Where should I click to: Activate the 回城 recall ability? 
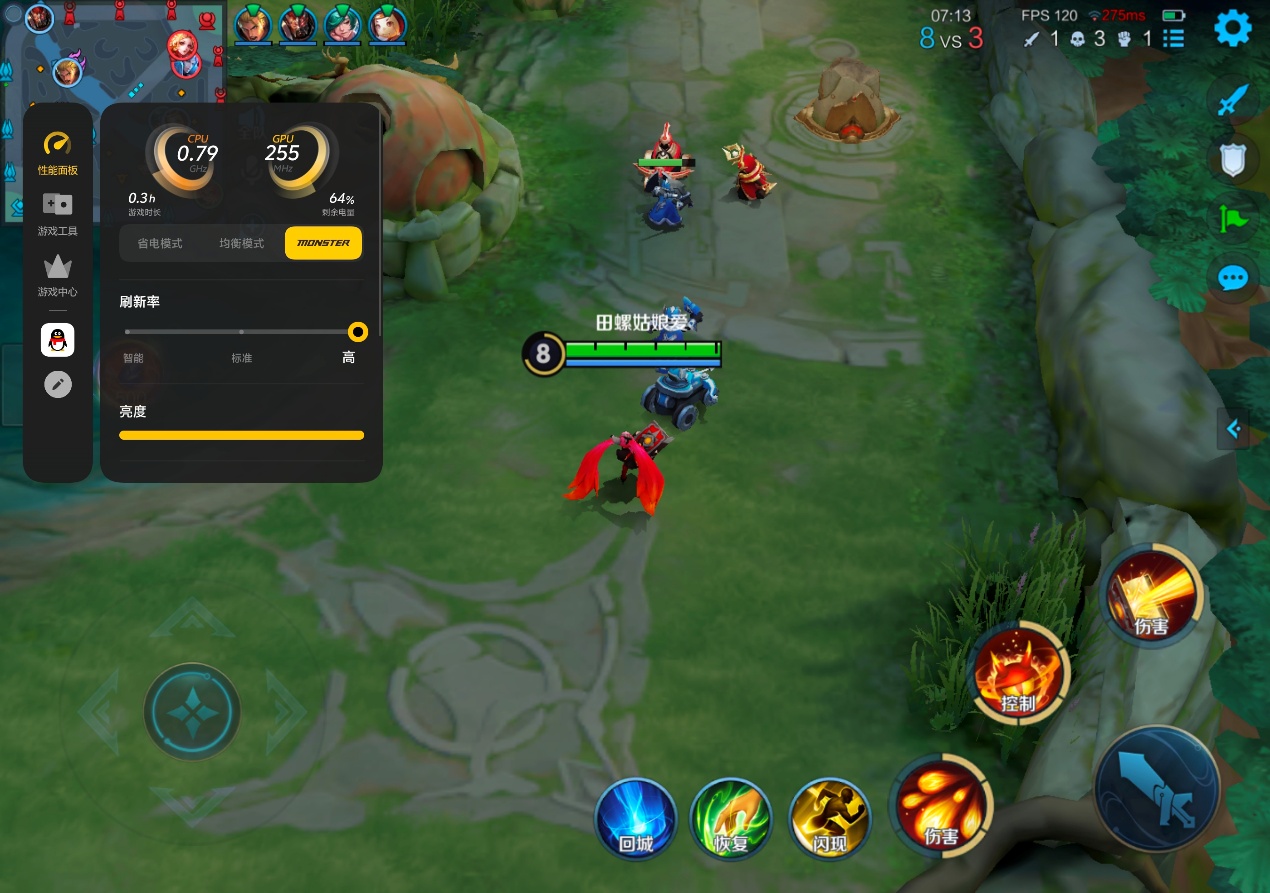click(x=636, y=817)
